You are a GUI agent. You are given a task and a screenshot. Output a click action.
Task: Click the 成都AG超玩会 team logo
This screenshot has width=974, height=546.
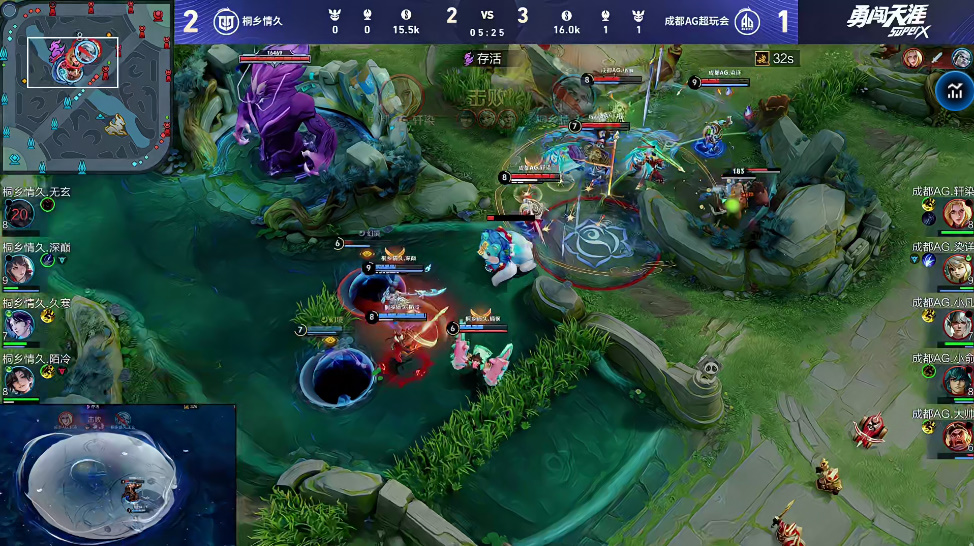click(747, 22)
